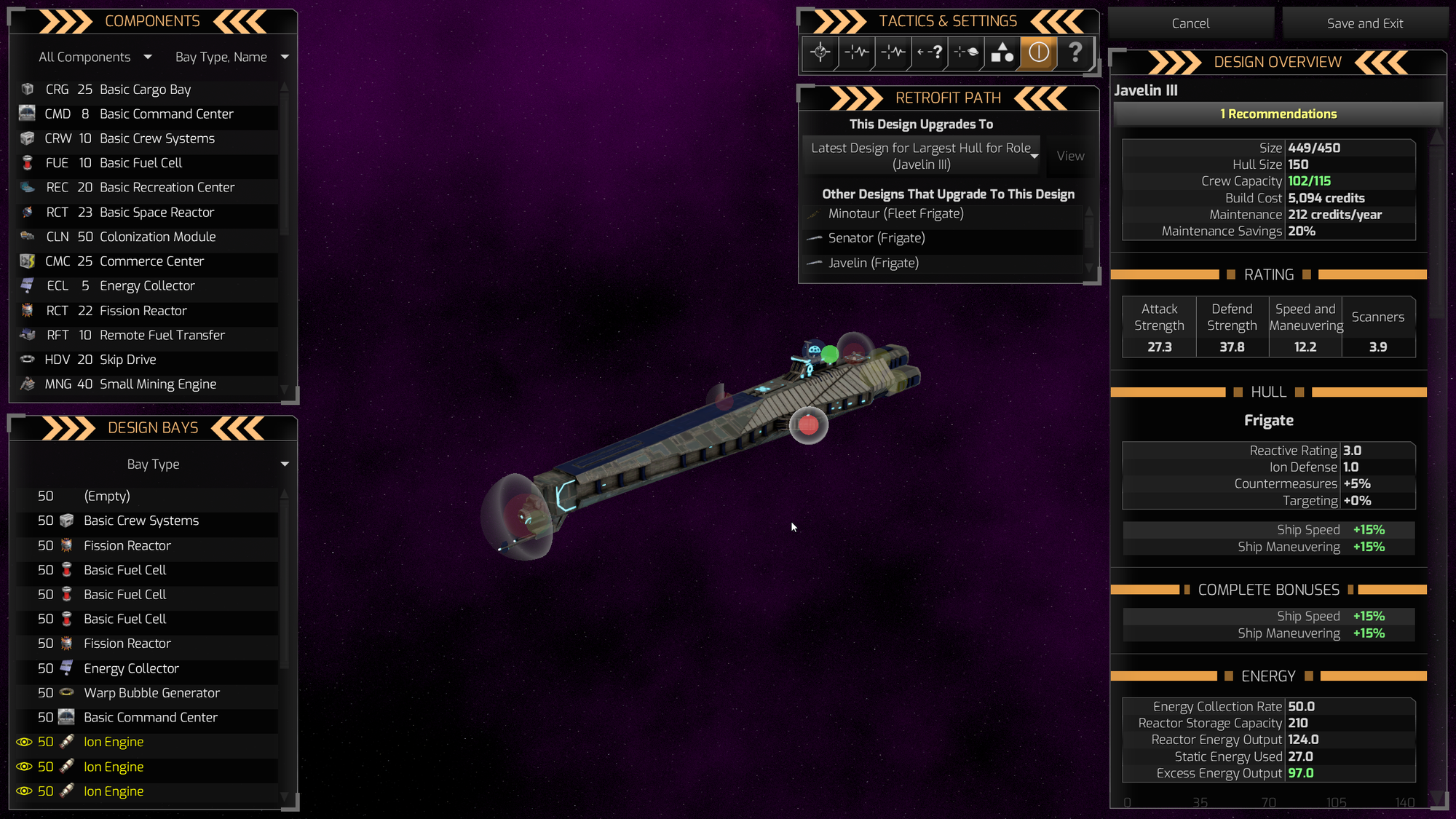1456x819 pixels.
Task: Activate the highlighted info tactics icon
Action: tap(1039, 52)
